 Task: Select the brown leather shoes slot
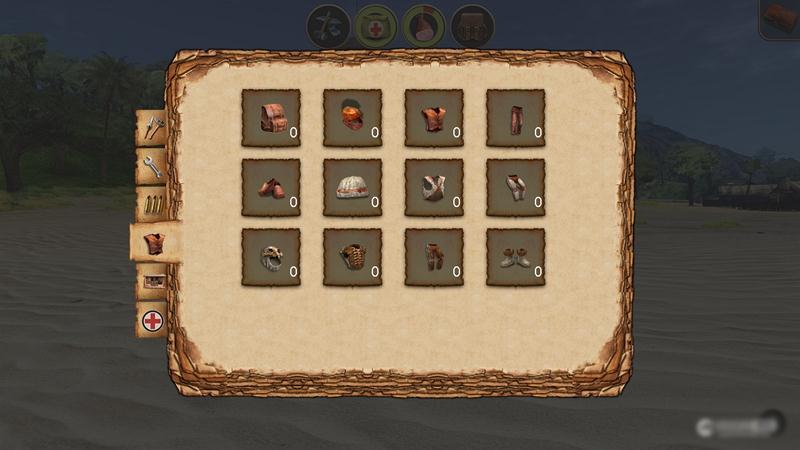tap(271, 188)
